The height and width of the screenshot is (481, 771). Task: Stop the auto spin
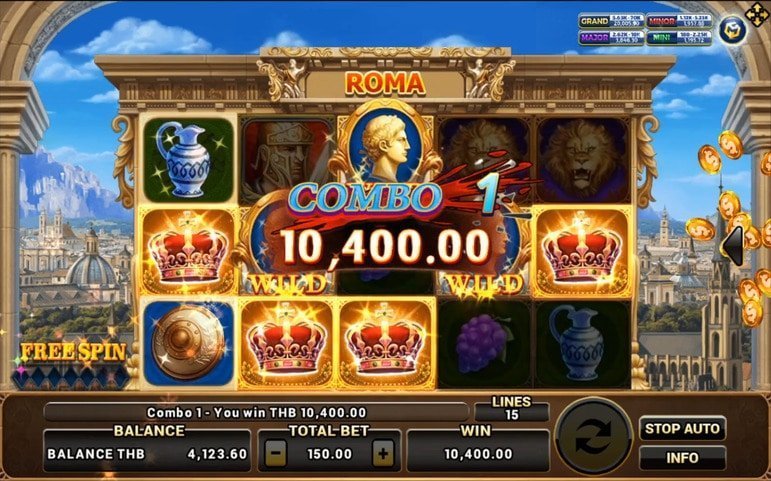click(682, 429)
